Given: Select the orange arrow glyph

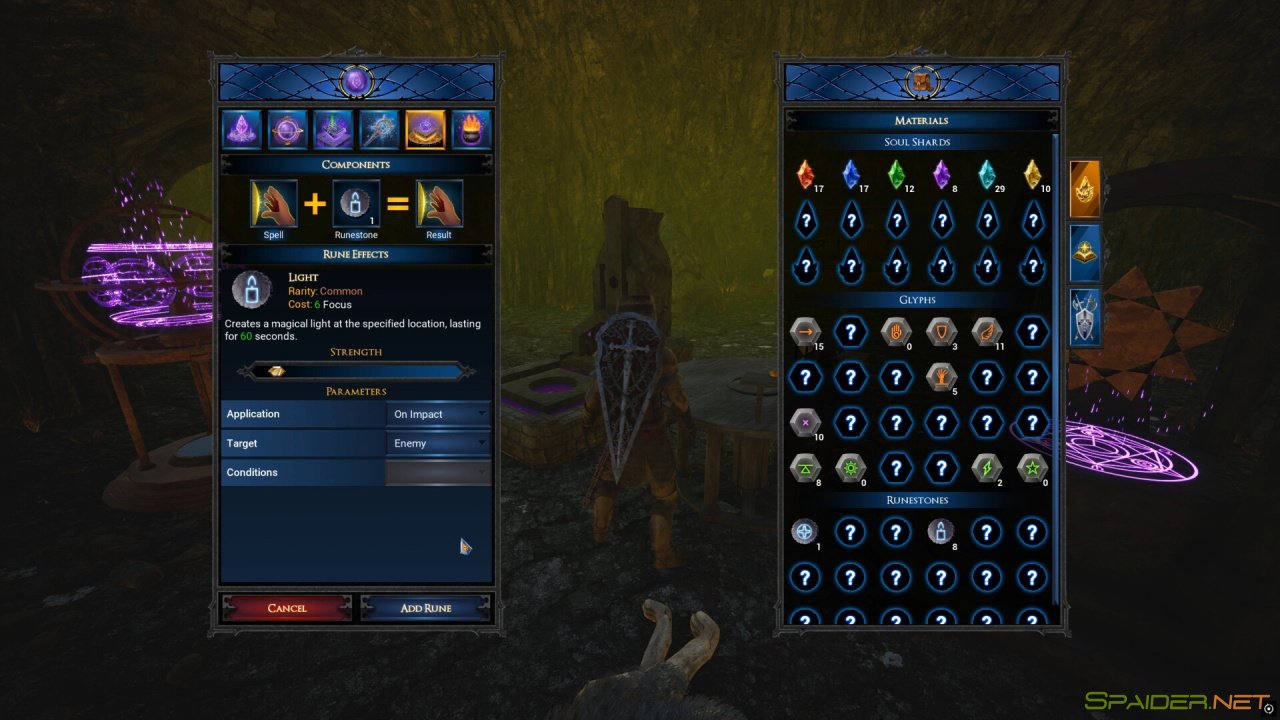Looking at the screenshot, I should click(805, 332).
